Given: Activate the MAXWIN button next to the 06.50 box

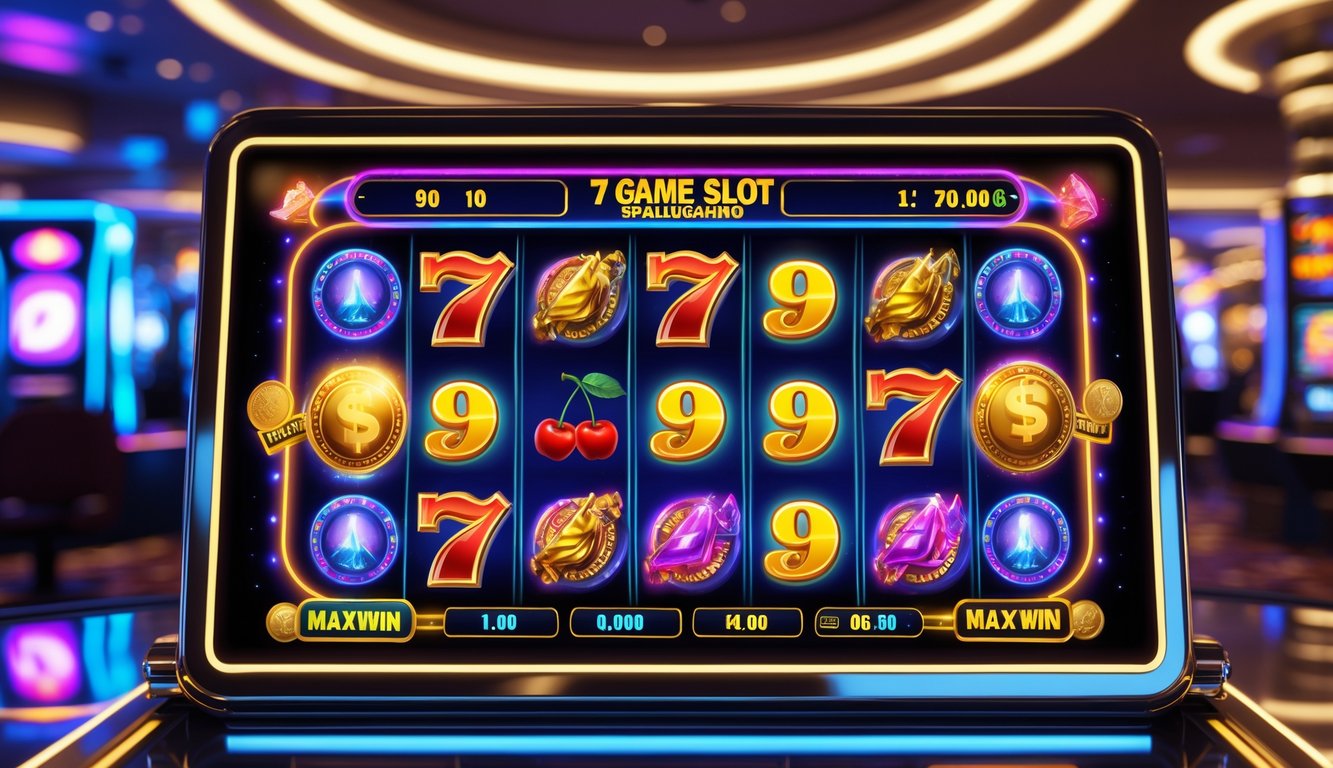Looking at the screenshot, I should [1012, 620].
